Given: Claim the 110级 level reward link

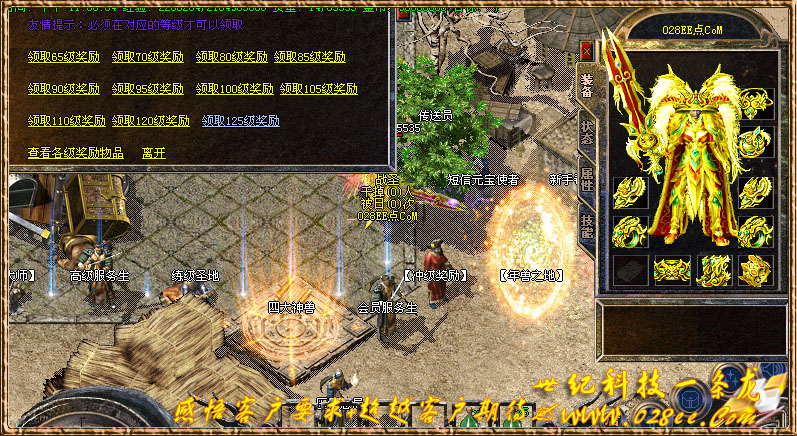Looking at the screenshot, I should point(66,121).
